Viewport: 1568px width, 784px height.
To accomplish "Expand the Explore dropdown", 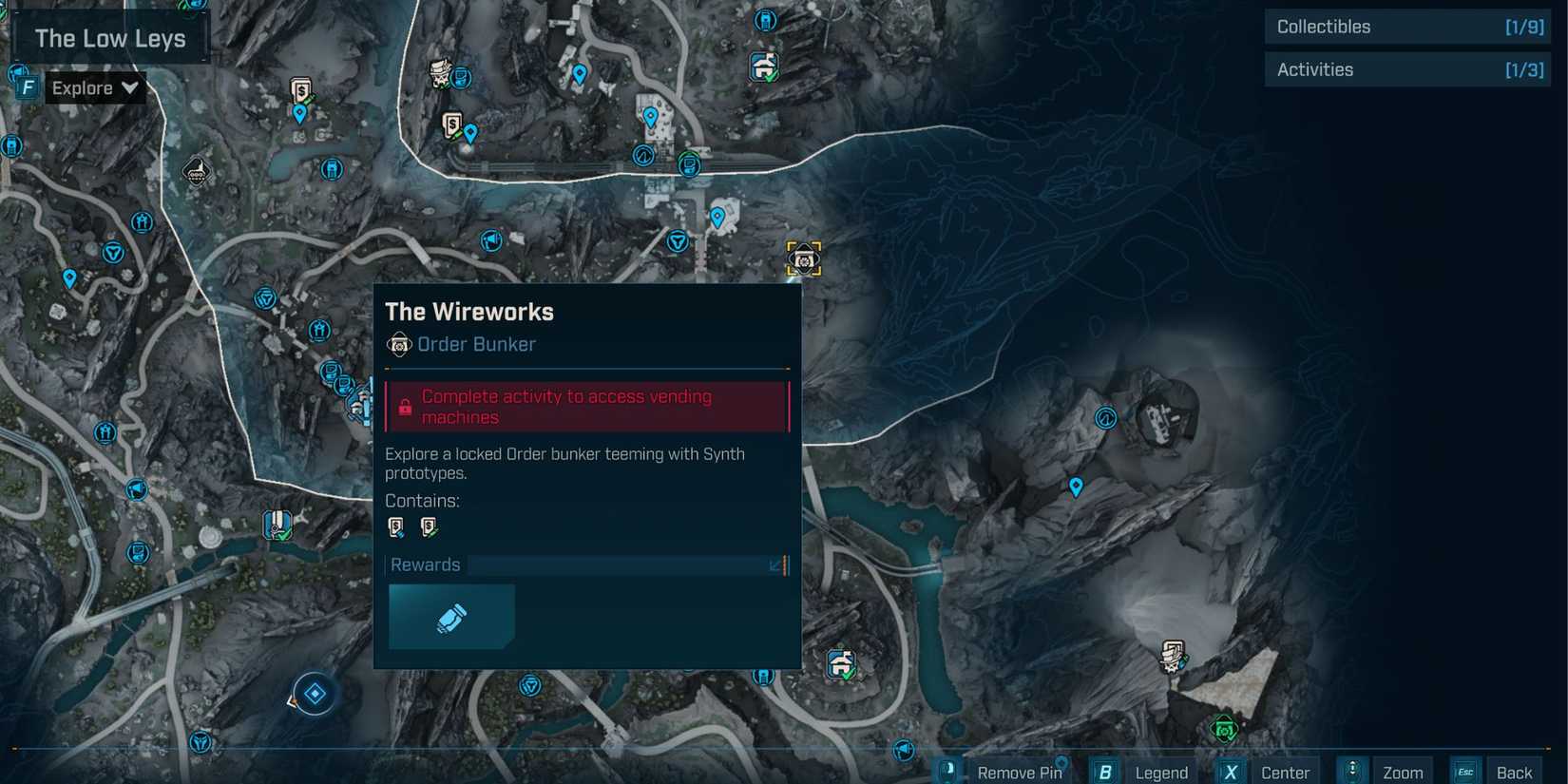I will (130, 87).
